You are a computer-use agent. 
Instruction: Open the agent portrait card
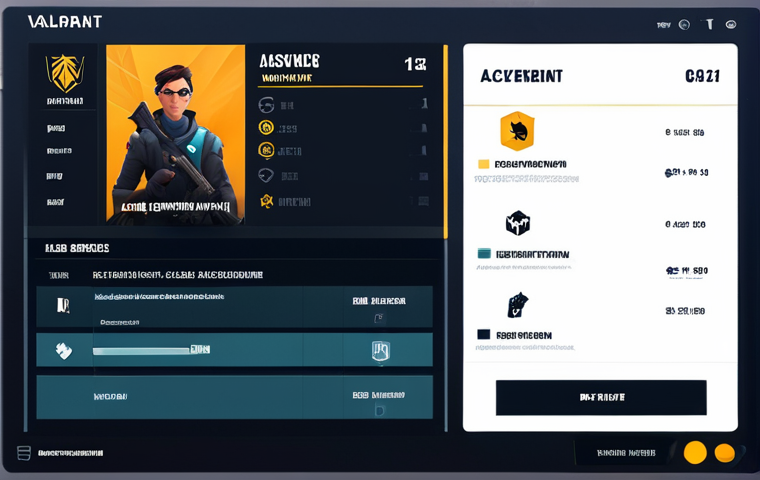[175, 133]
